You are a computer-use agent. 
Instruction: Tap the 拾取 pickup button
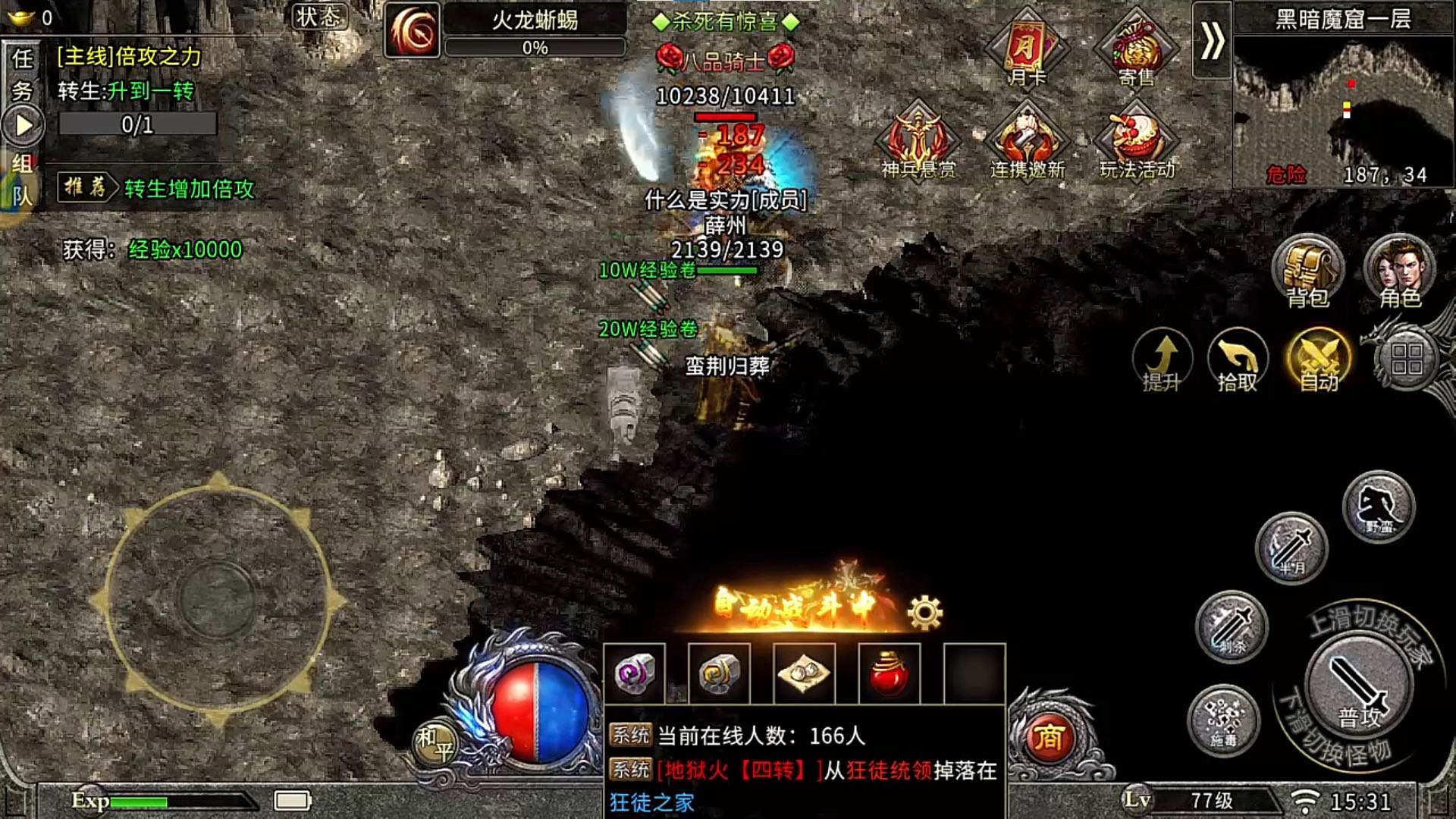point(1237,359)
